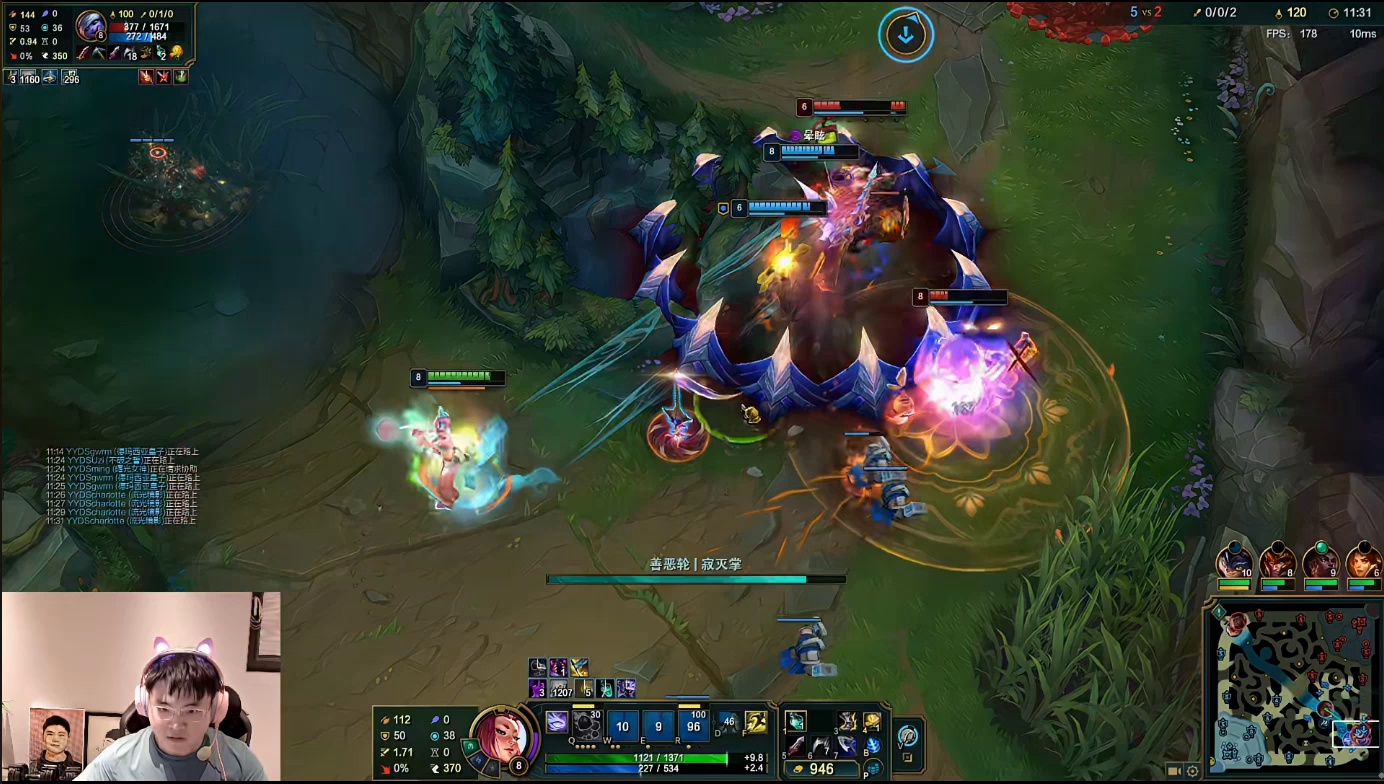1384x784 pixels.
Task: Click the D summoner spell on cooldown
Action: pos(729,722)
